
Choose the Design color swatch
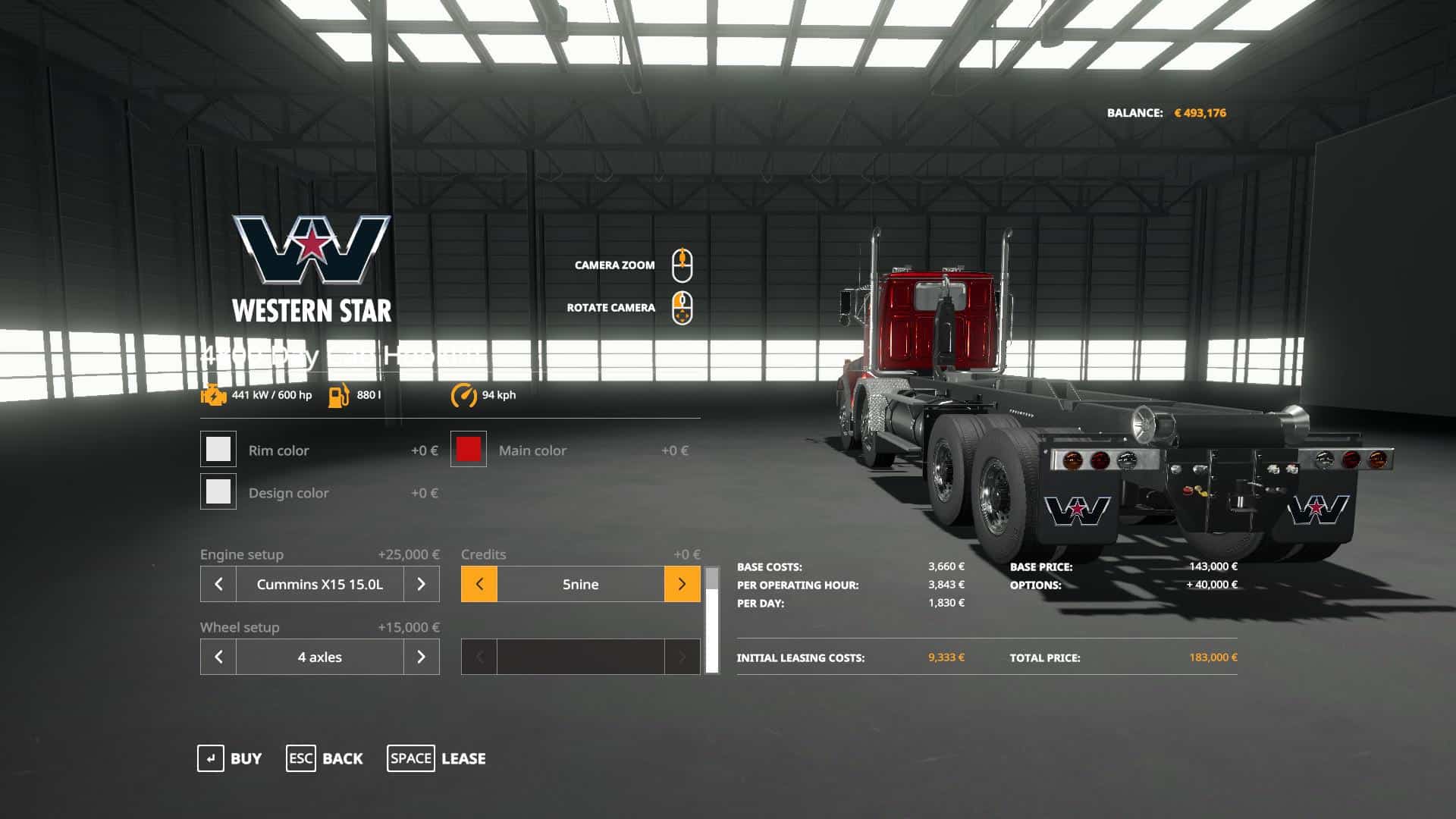[x=218, y=492]
